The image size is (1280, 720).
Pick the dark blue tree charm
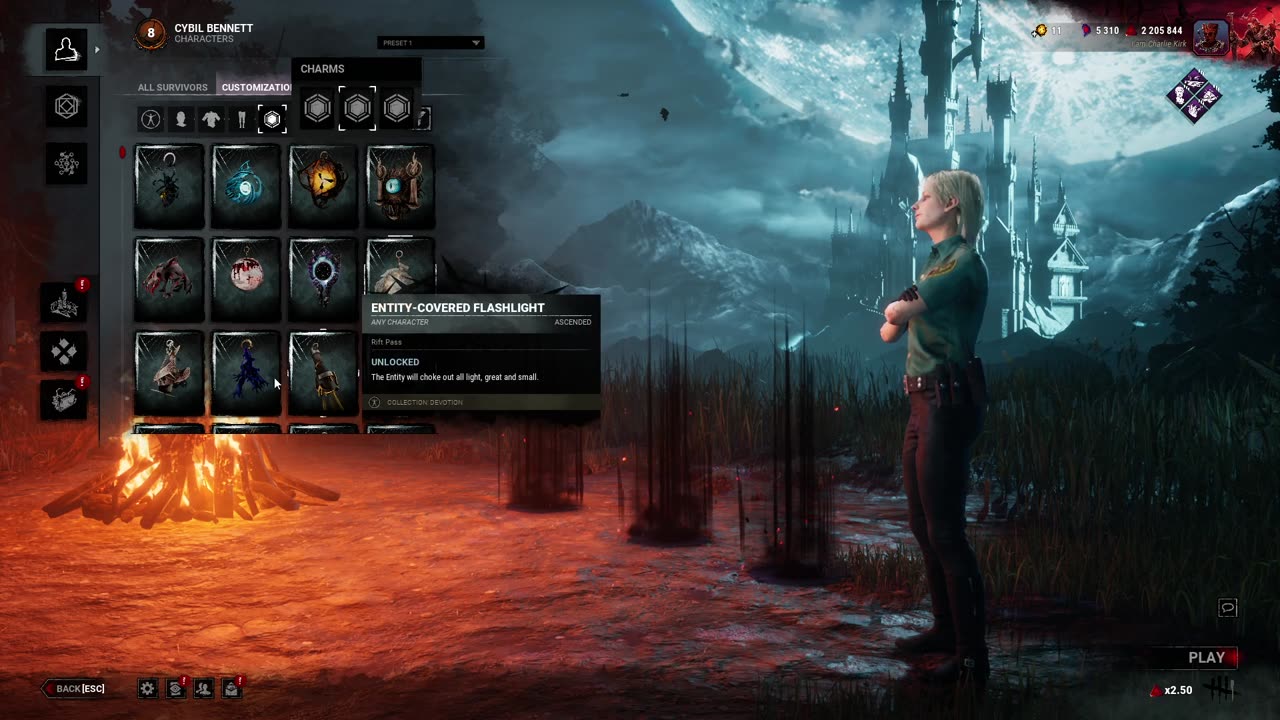[x=246, y=372]
